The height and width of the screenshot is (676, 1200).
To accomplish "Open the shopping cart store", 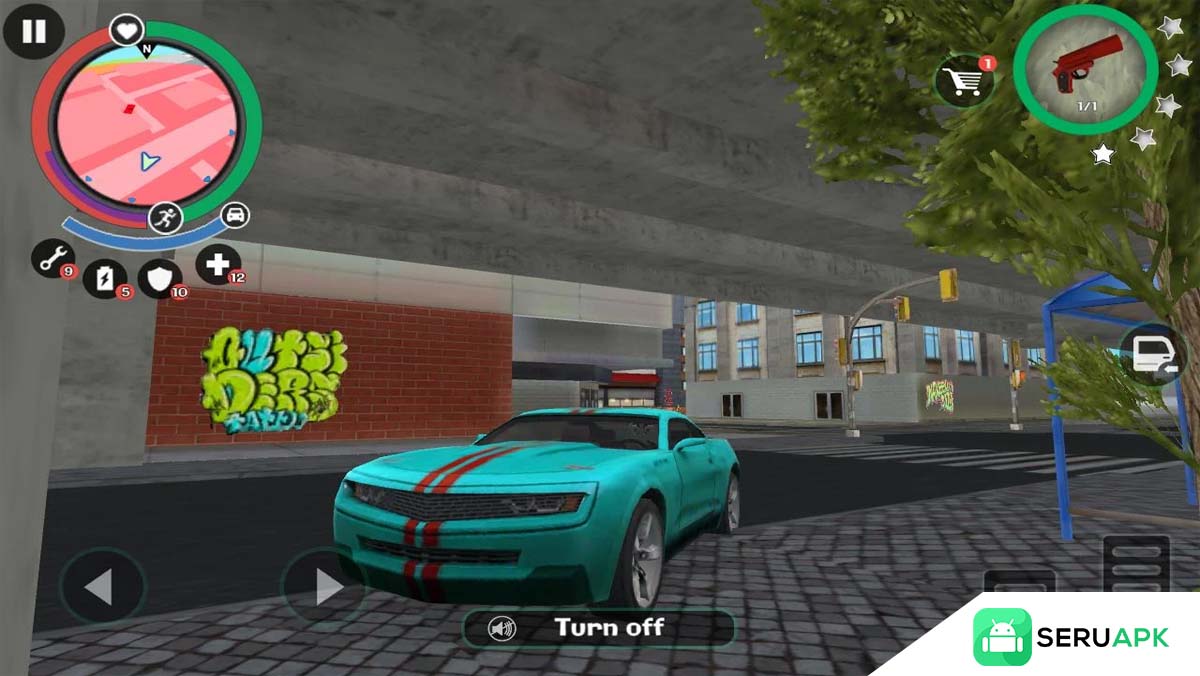I will (966, 81).
